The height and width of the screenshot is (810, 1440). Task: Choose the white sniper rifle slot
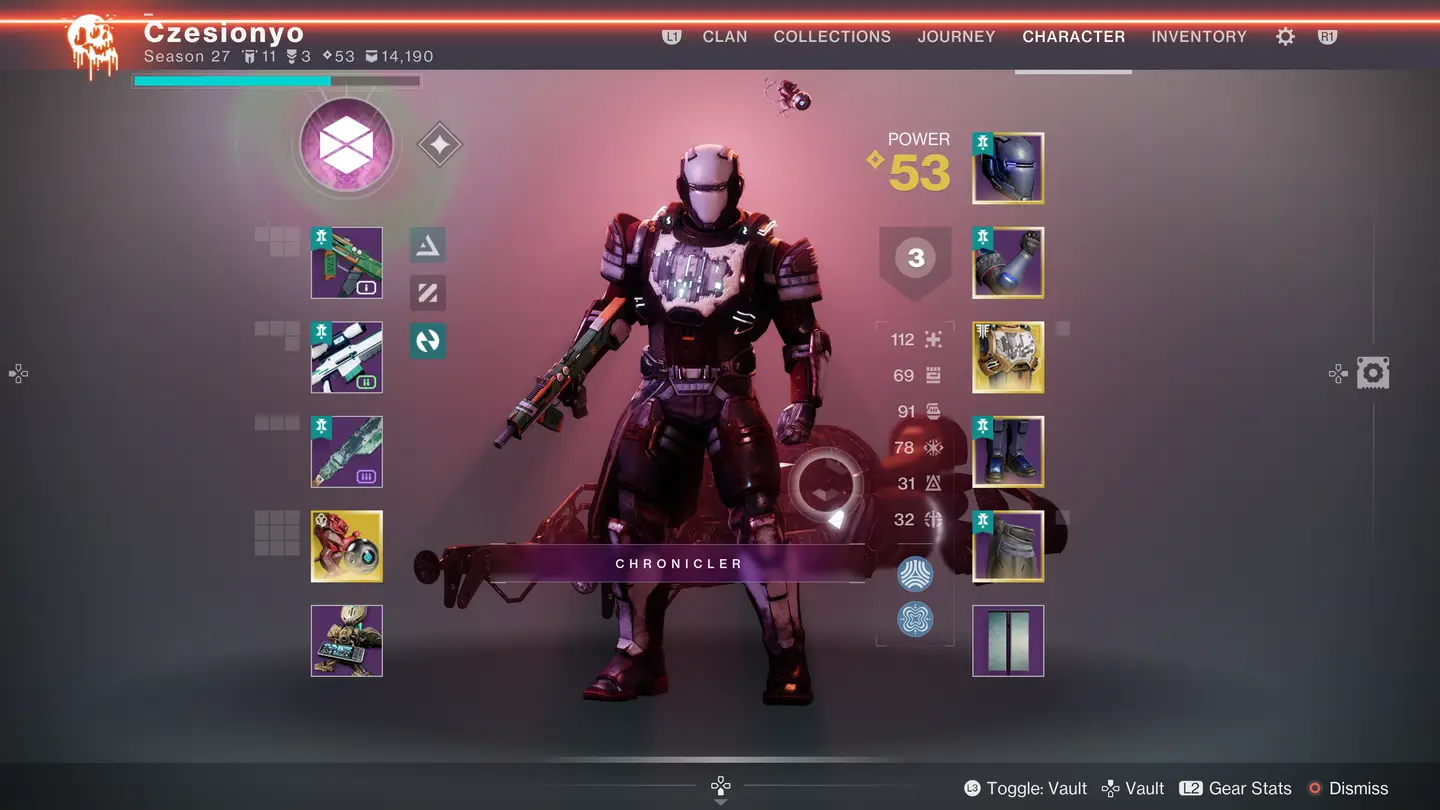[x=346, y=357]
